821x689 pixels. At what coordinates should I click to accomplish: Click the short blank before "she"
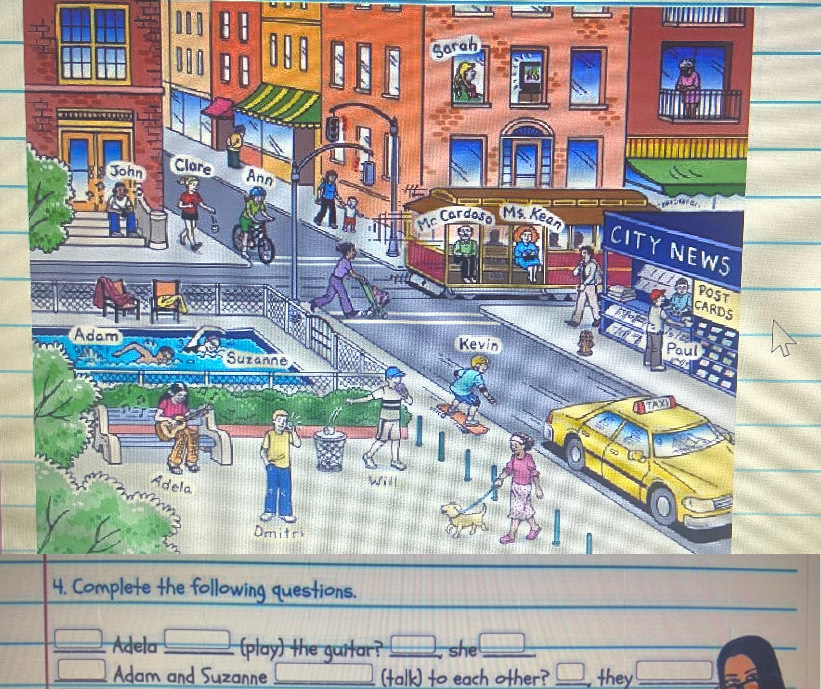coord(416,641)
